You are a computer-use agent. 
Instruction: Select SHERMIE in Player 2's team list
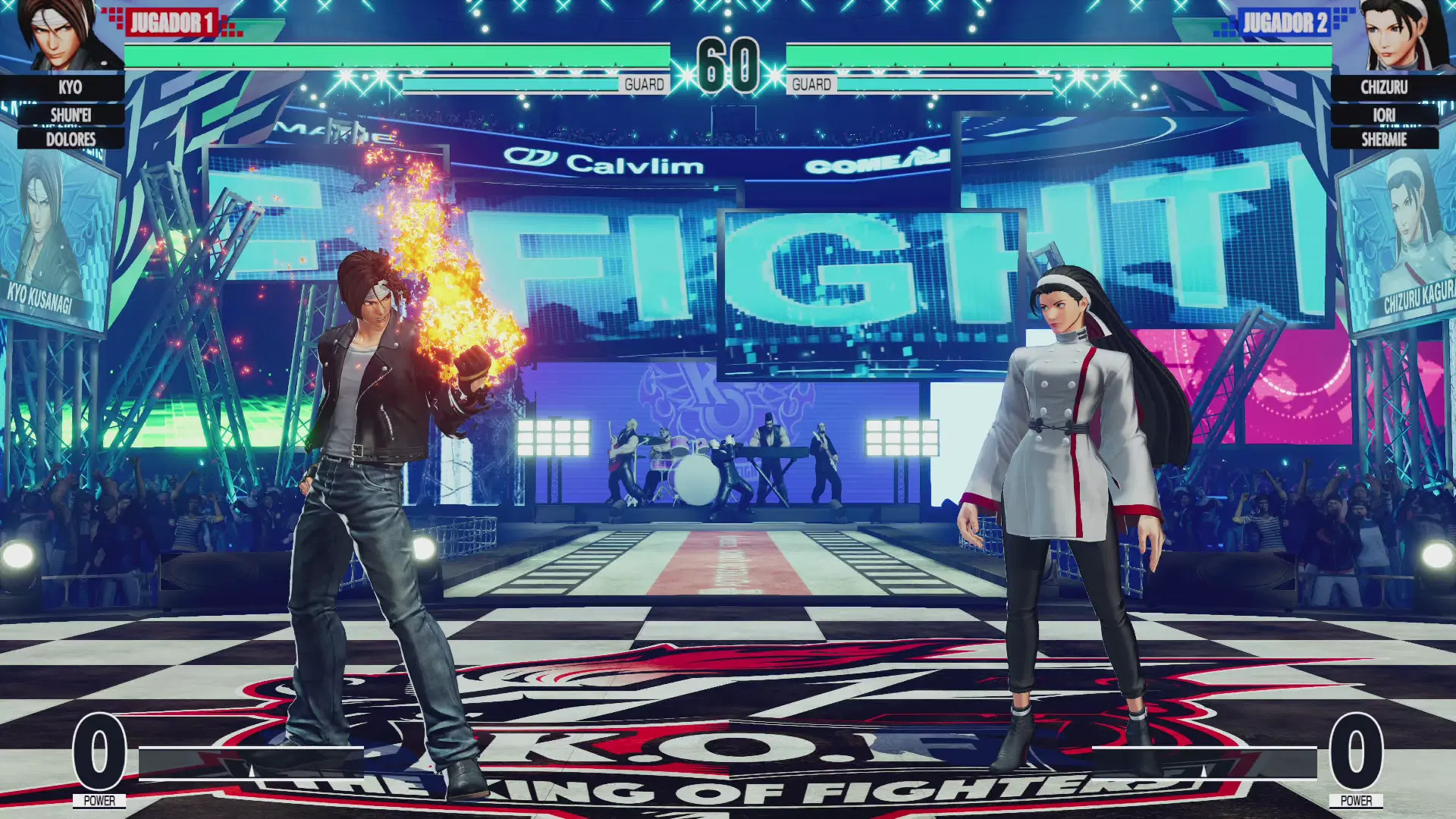(1384, 140)
